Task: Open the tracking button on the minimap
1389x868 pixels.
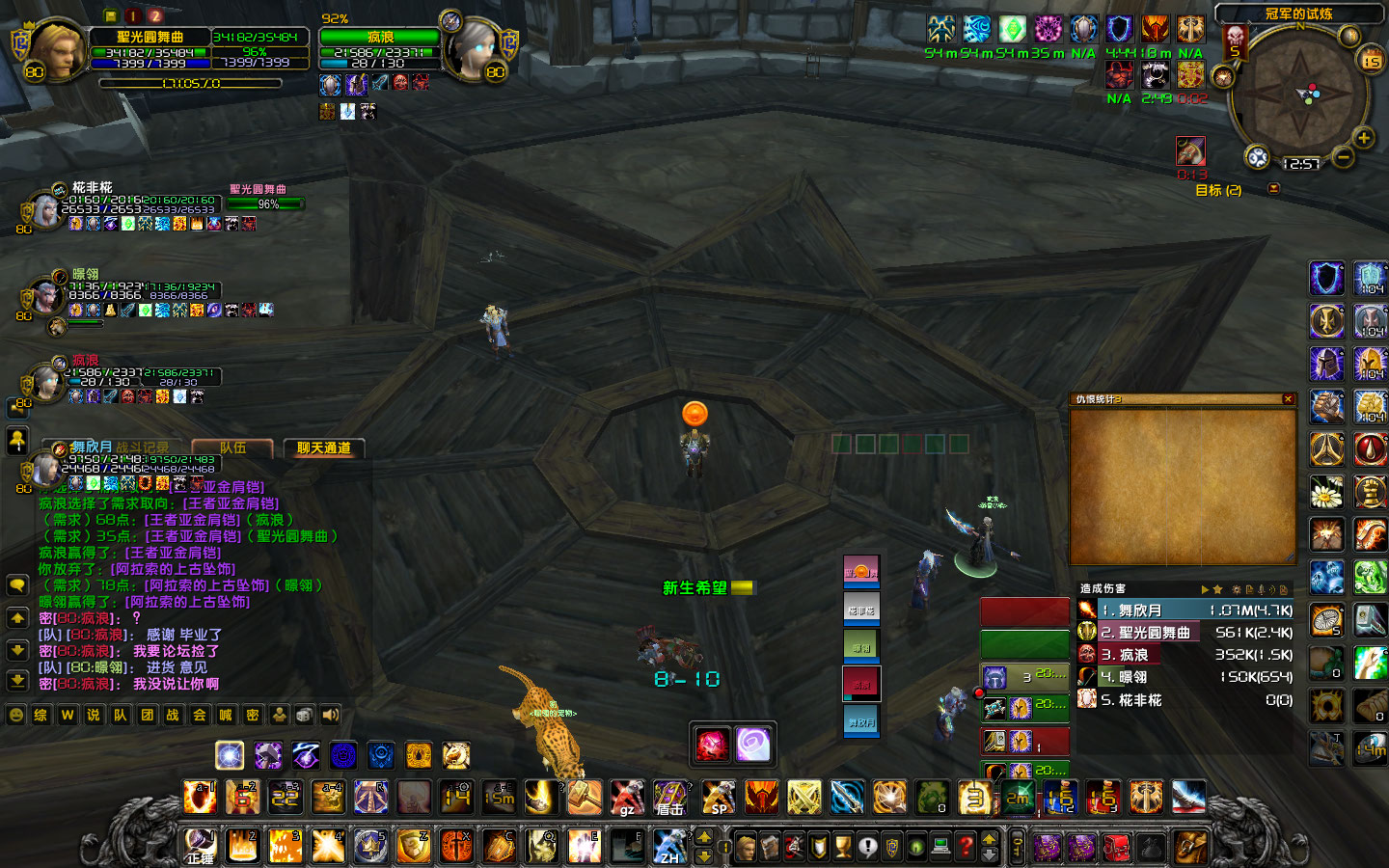Action: click(1257, 154)
